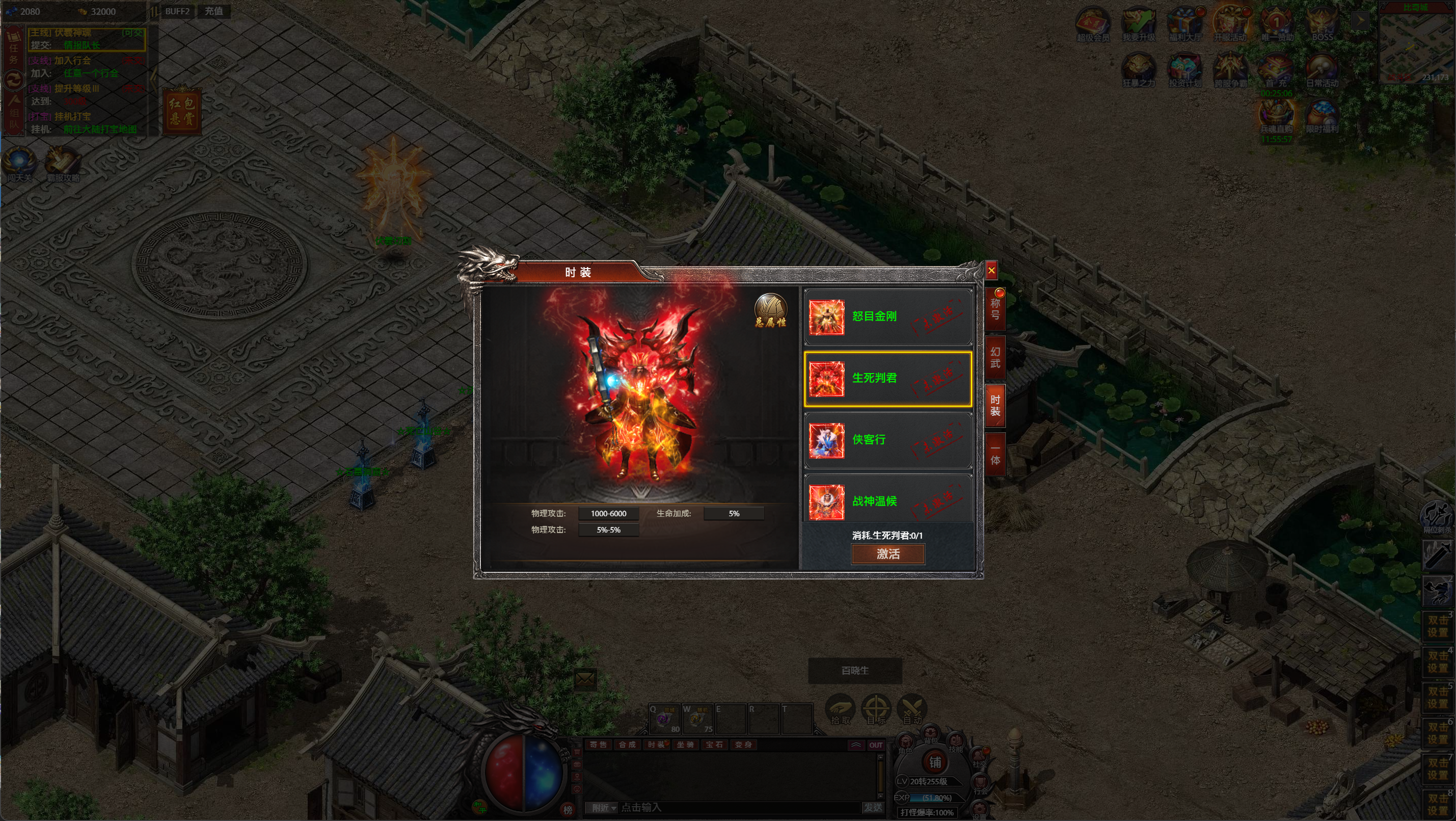This screenshot has width=1456, height=821.
Task: Select the 战神温候 costume entry
Action: point(887,500)
